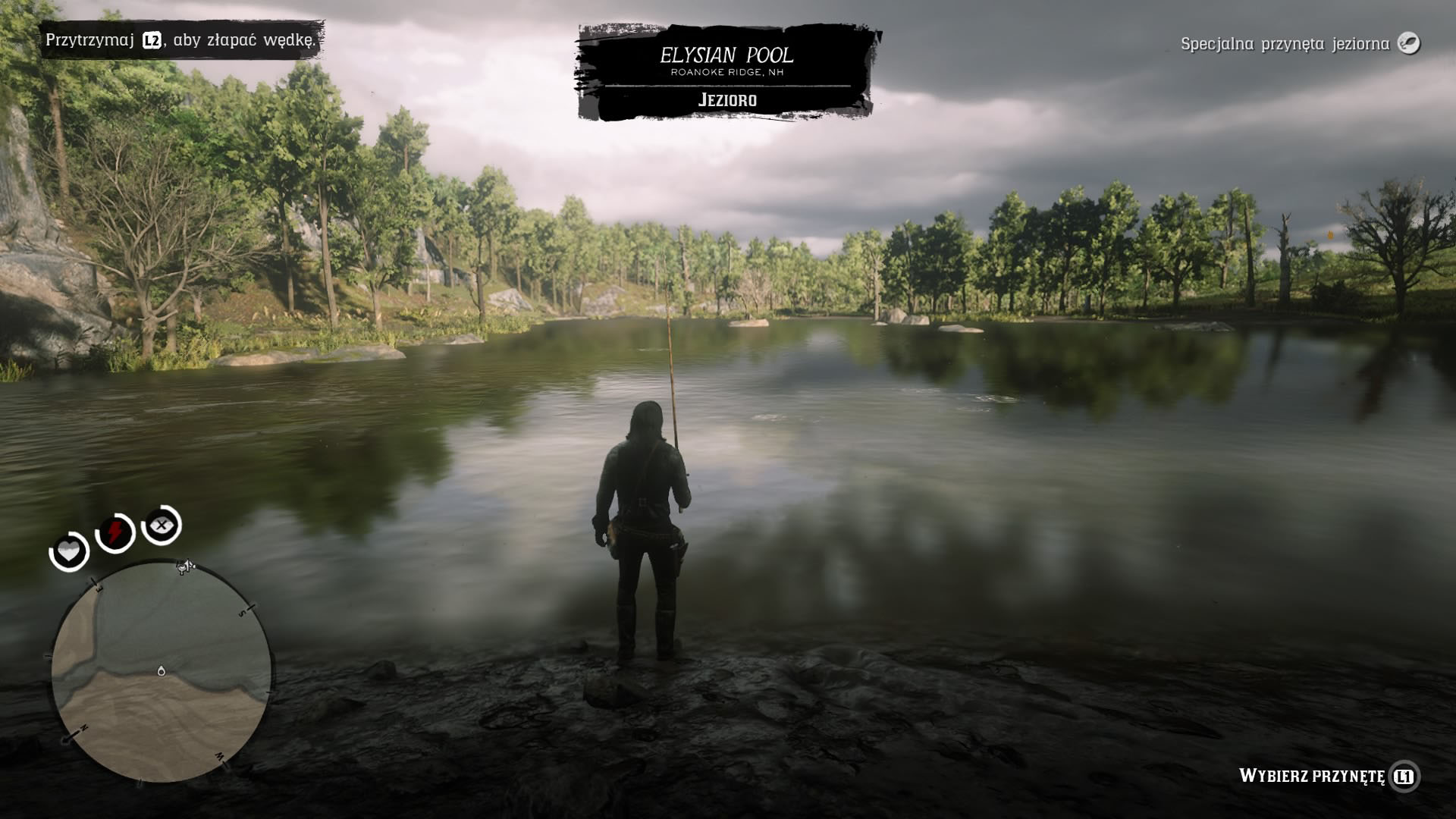Click the lightning bolt stamina core
This screenshot has height=819, width=1456.
tap(115, 532)
